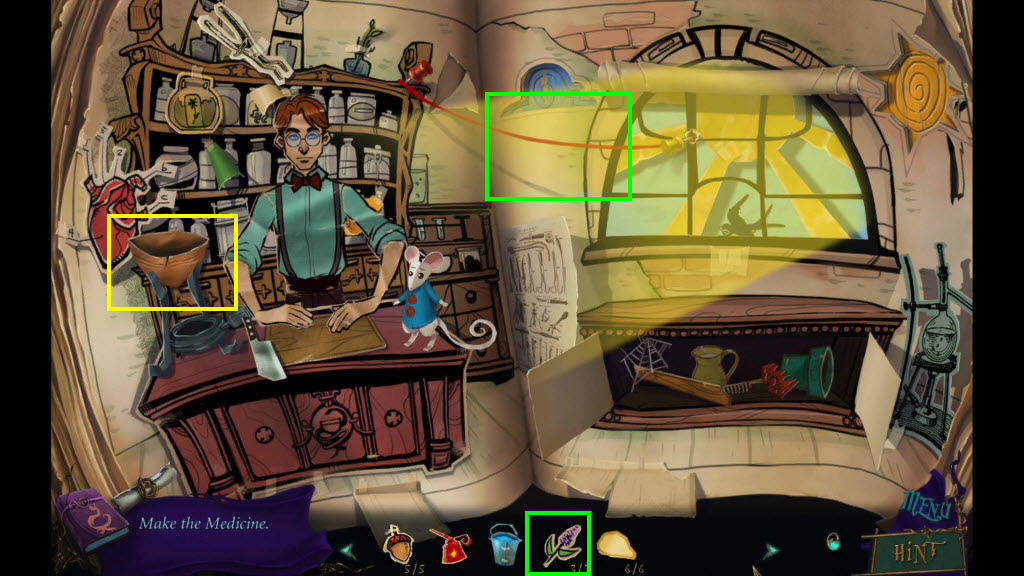This screenshot has height=576, width=1024.
Task: Select the yellow wax lump item
Action: click(617, 545)
